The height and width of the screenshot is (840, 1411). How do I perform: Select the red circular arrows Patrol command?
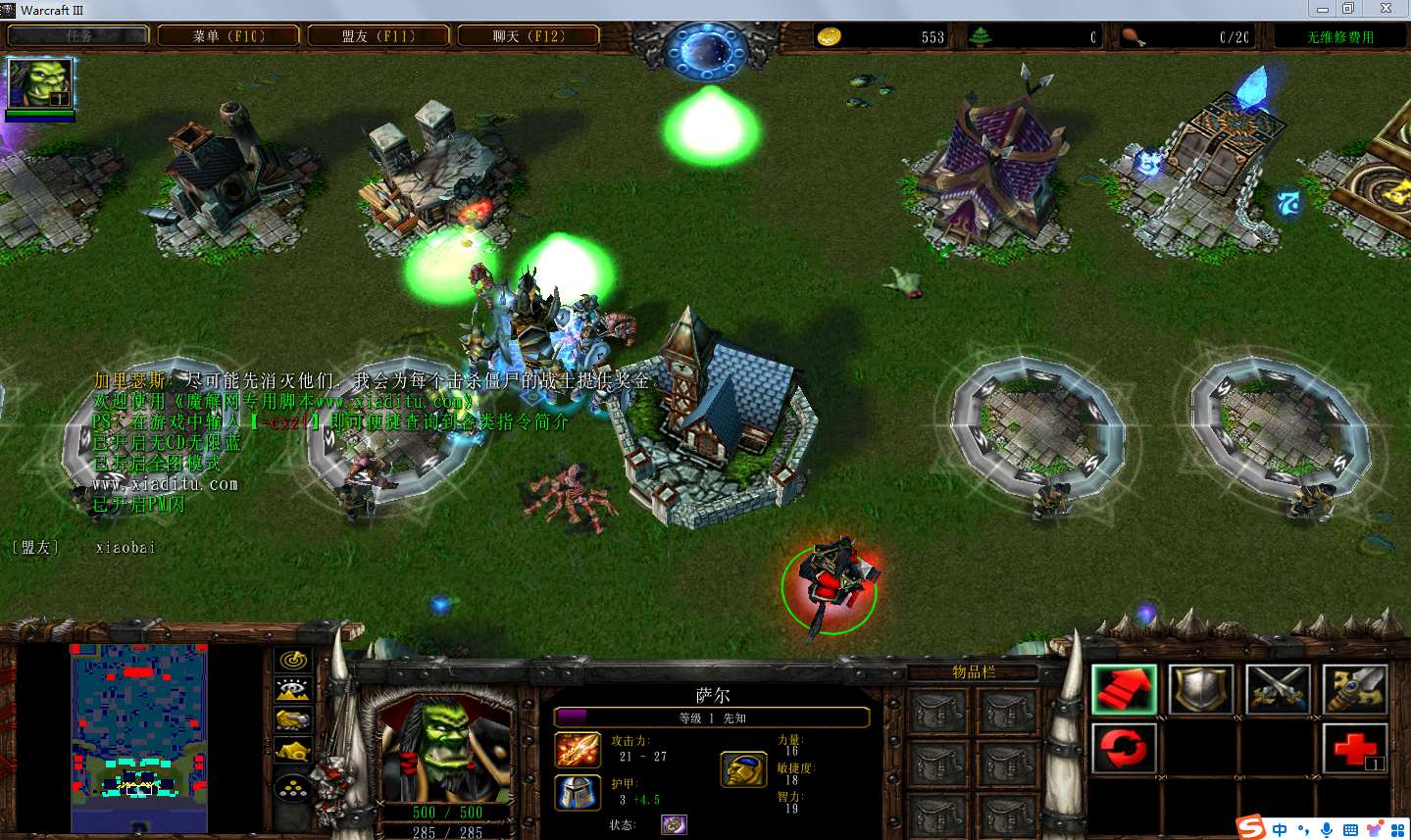click(x=1124, y=749)
